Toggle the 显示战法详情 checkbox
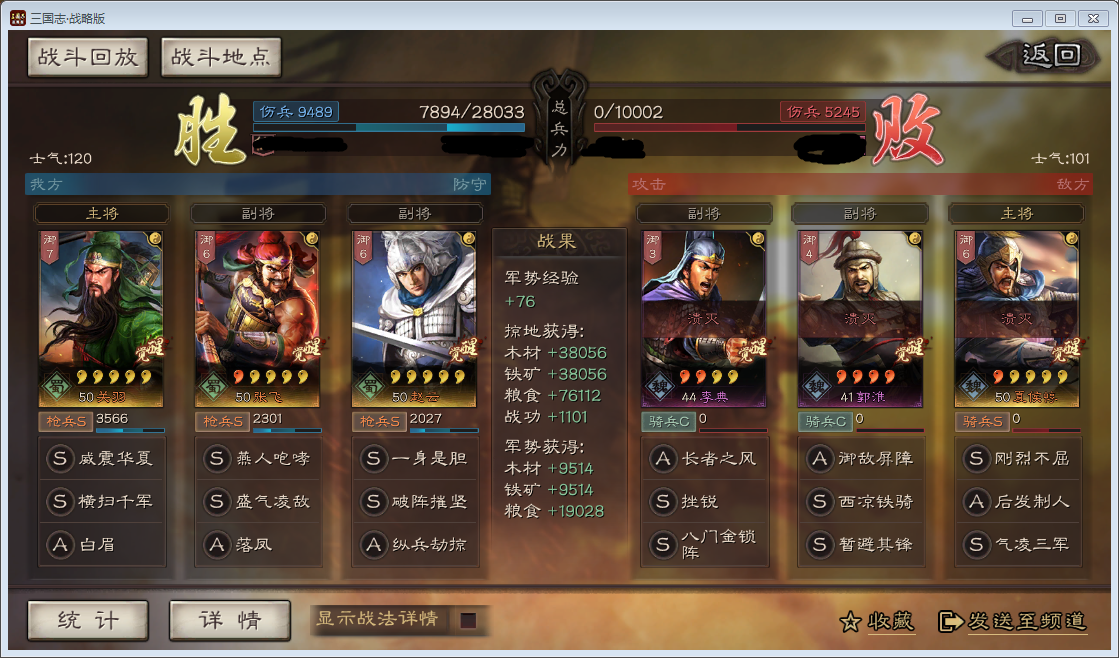 click(468, 620)
